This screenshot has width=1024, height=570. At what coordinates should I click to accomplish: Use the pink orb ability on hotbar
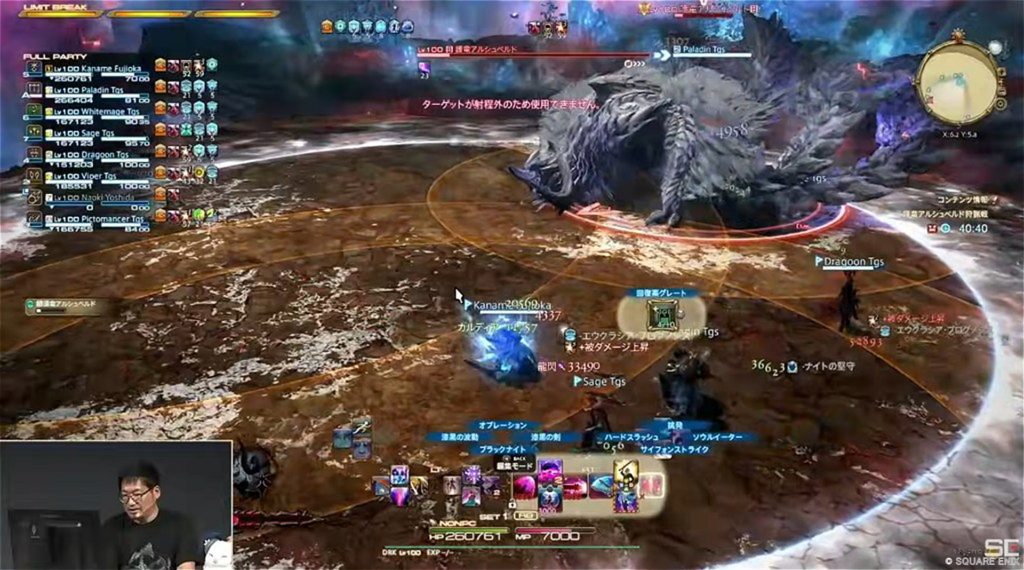[x=523, y=487]
